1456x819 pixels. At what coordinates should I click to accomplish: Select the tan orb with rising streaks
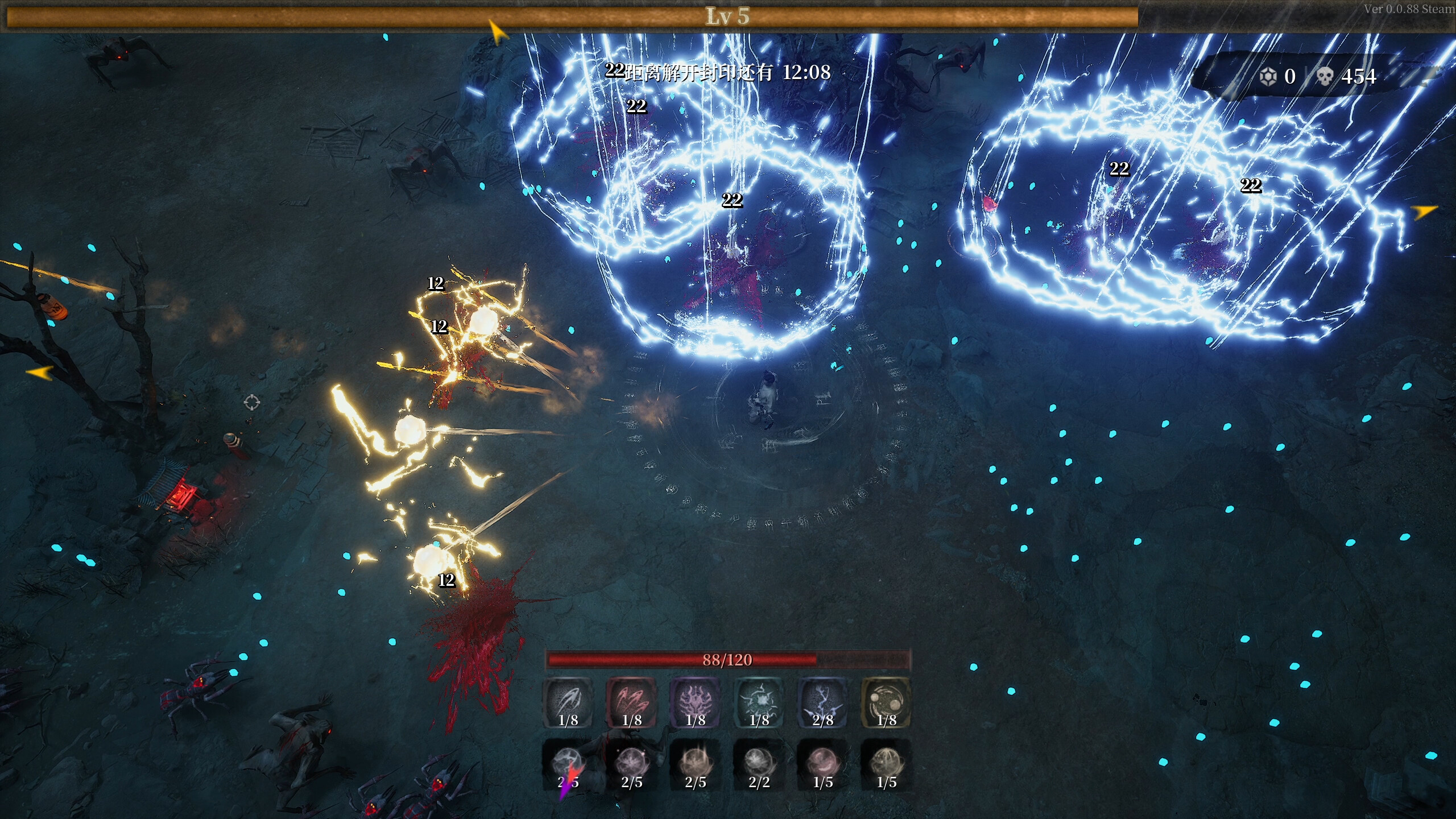click(695, 762)
